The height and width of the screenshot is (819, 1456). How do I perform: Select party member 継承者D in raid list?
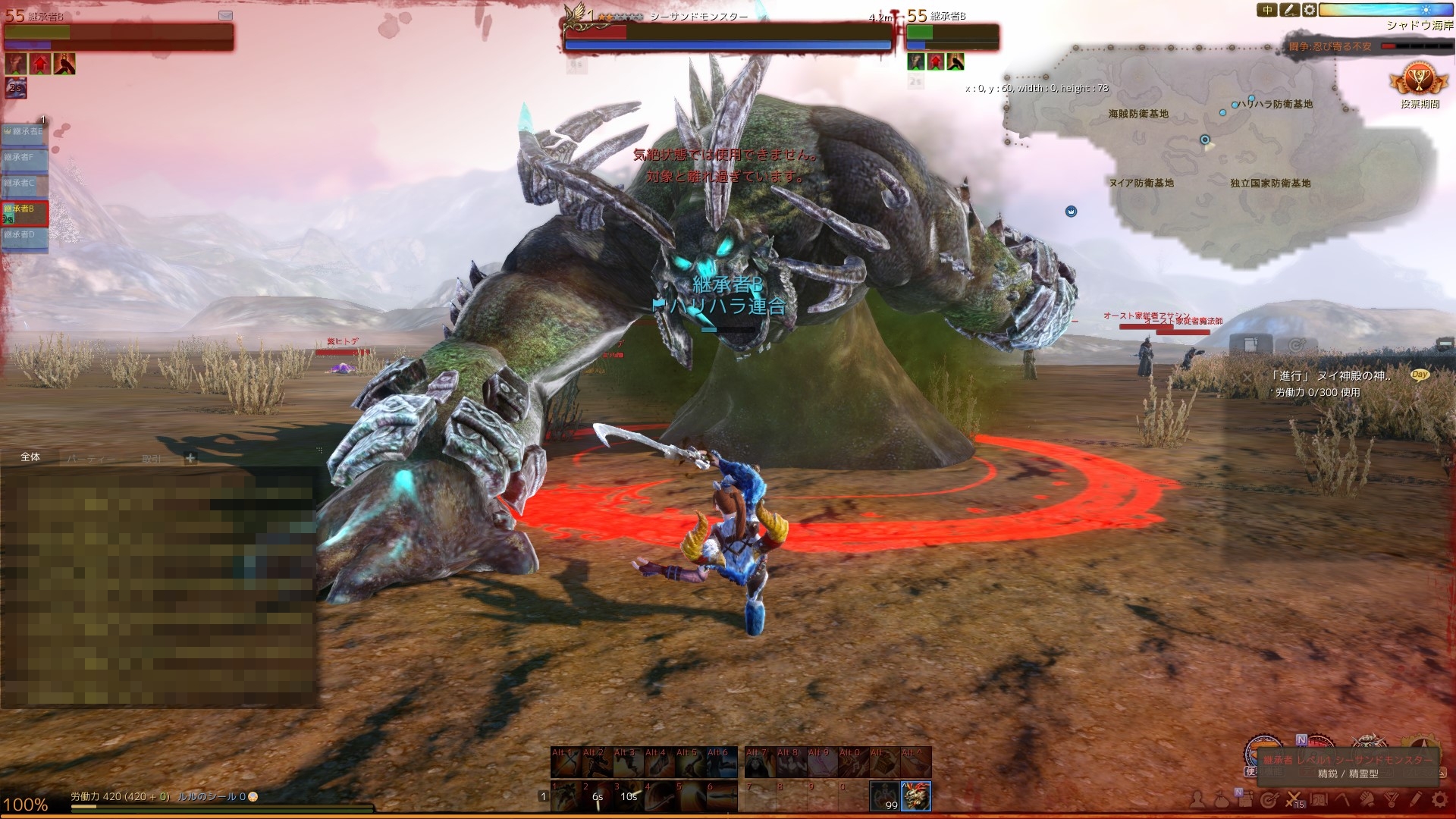click(x=24, y=236)
